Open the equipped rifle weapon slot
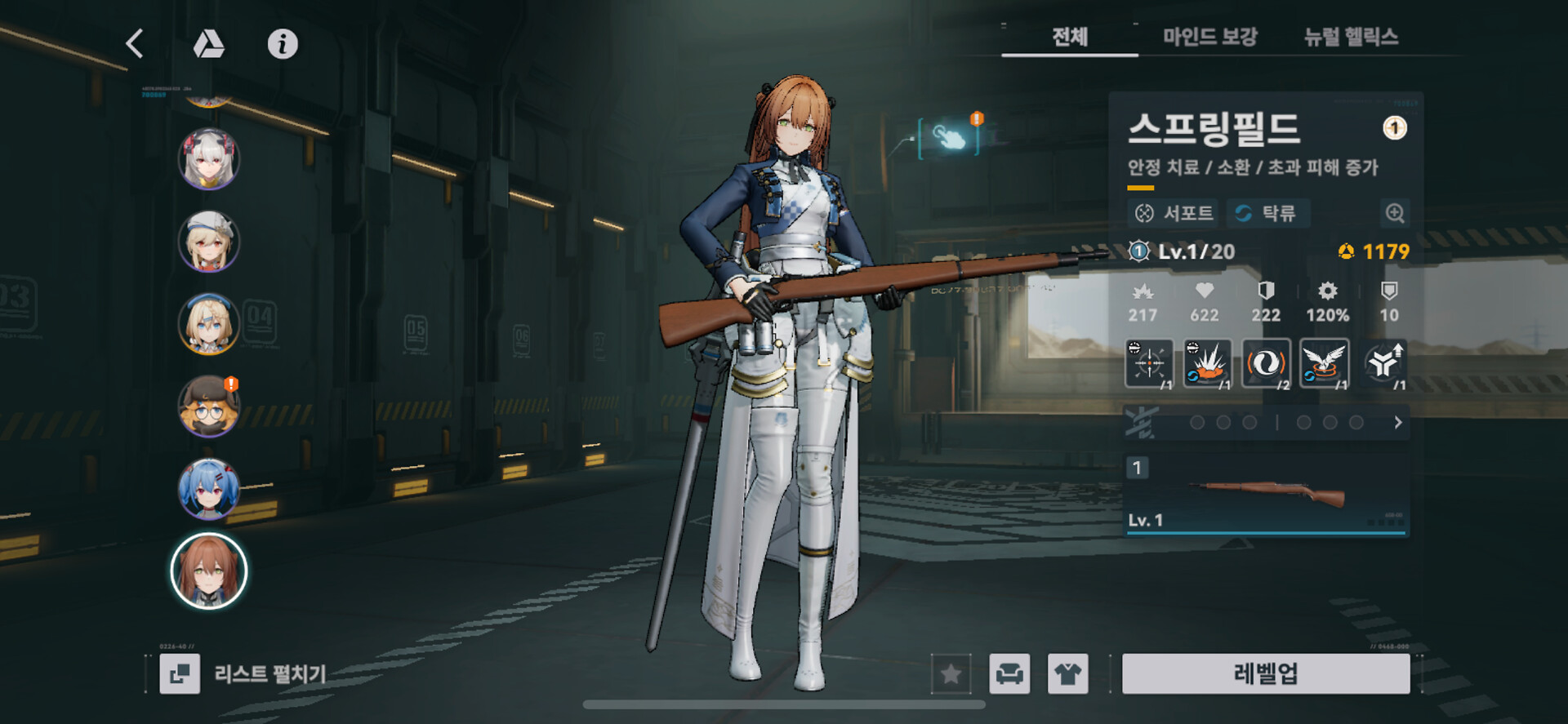 pos(1265,495)
